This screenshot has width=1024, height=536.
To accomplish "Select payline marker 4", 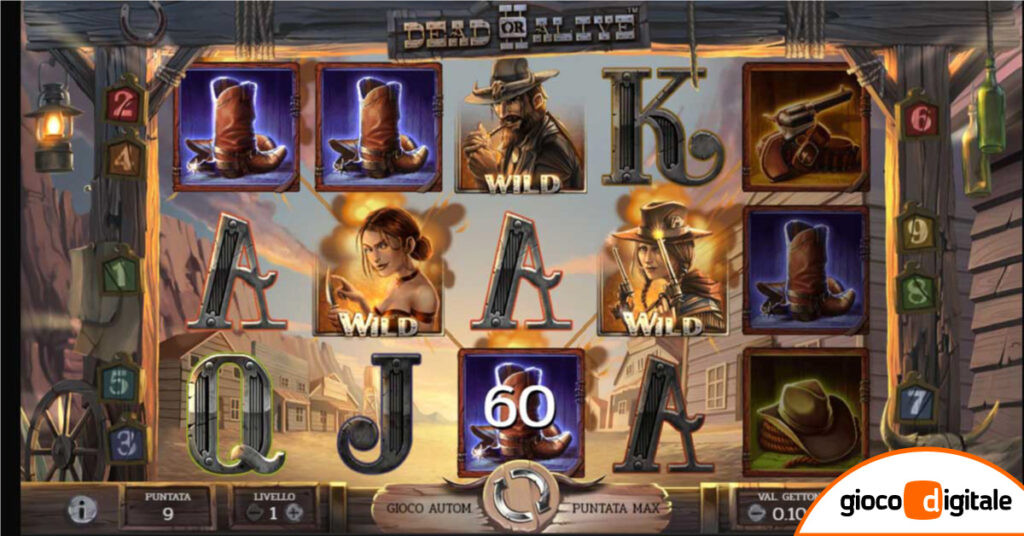I will 125,157.
